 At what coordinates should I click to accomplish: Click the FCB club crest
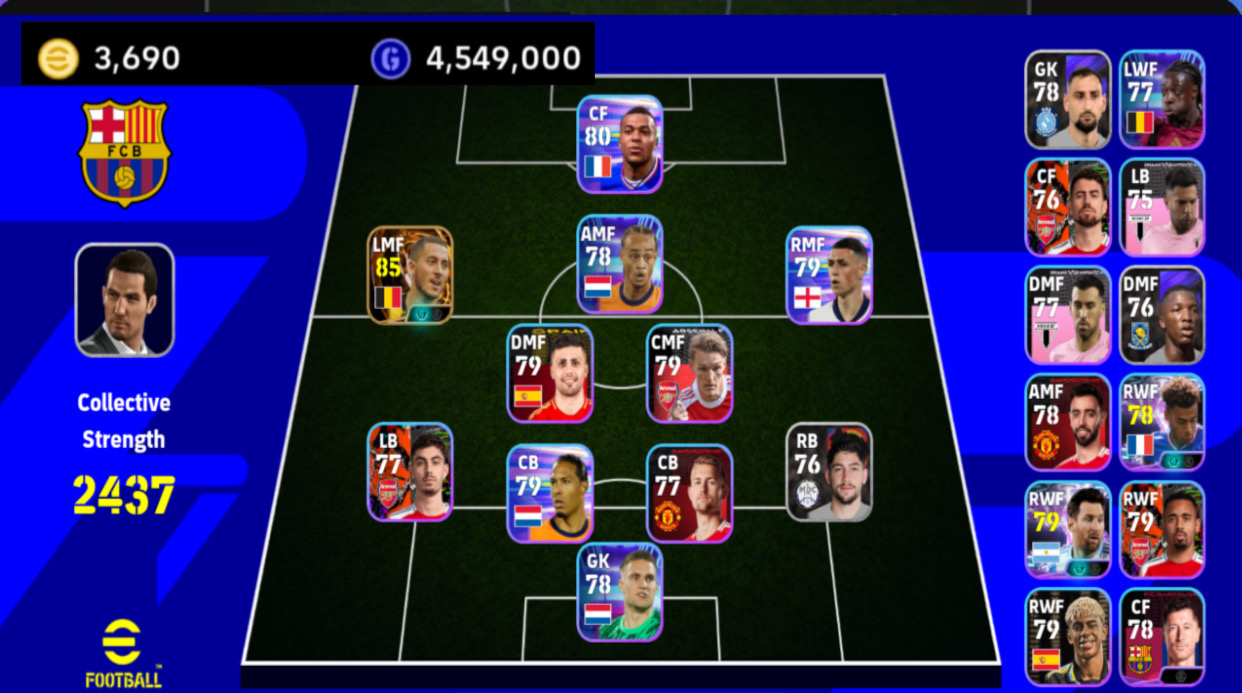(x=125, y=151)
